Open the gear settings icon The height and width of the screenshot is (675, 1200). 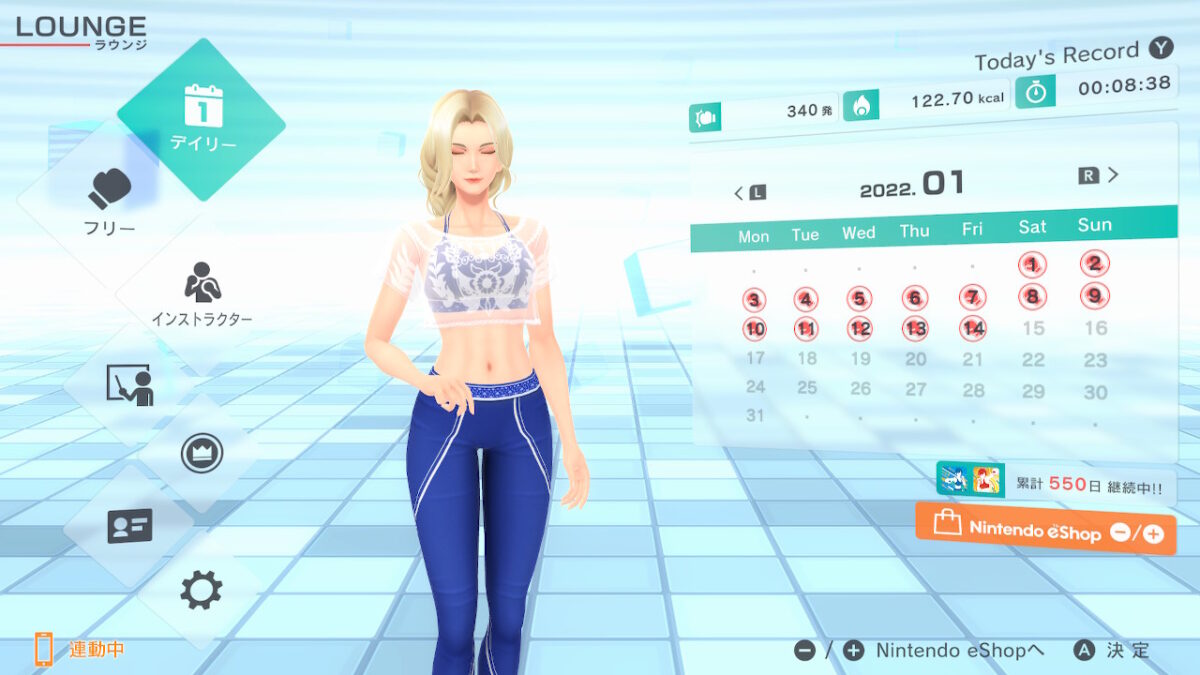tap(201, 590)
